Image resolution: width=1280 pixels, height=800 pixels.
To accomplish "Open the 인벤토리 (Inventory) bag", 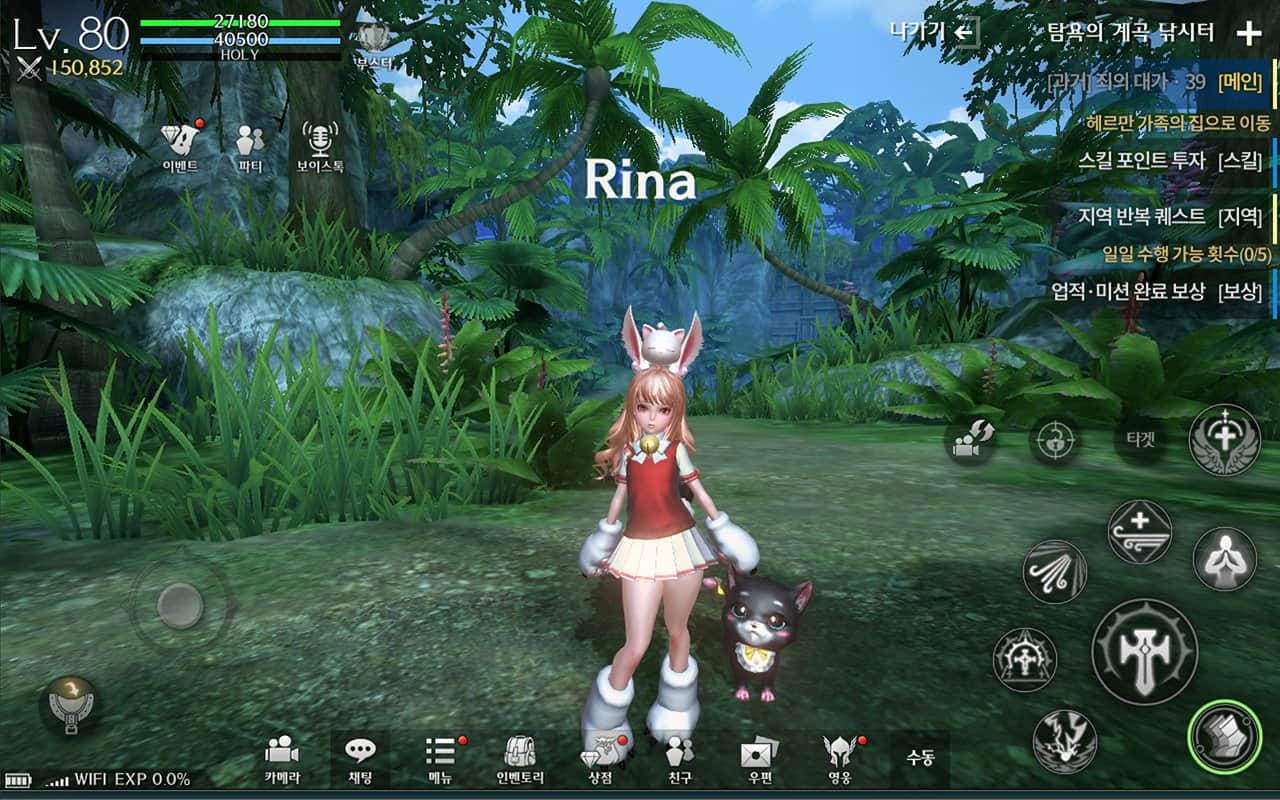I will coord(520,759).
